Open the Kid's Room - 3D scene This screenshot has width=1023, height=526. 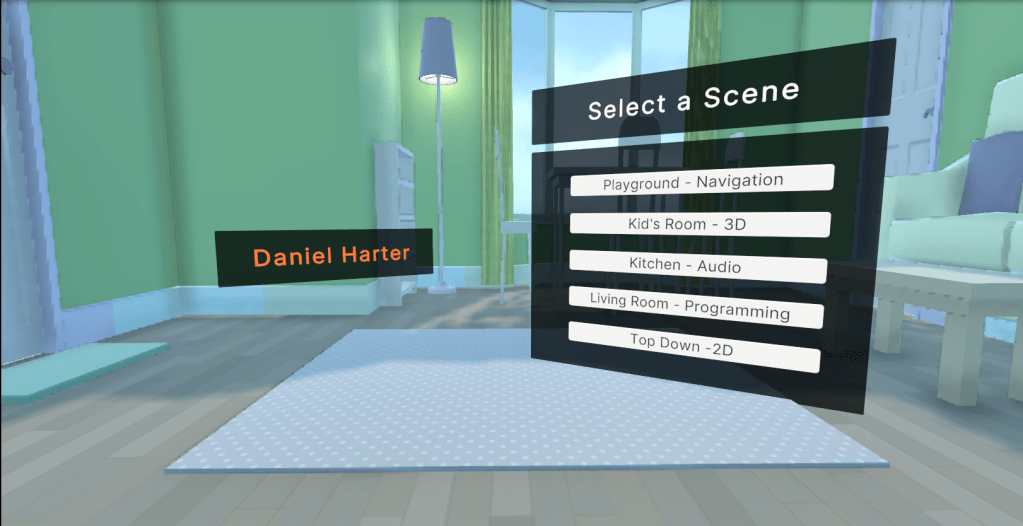coord(699,224)
